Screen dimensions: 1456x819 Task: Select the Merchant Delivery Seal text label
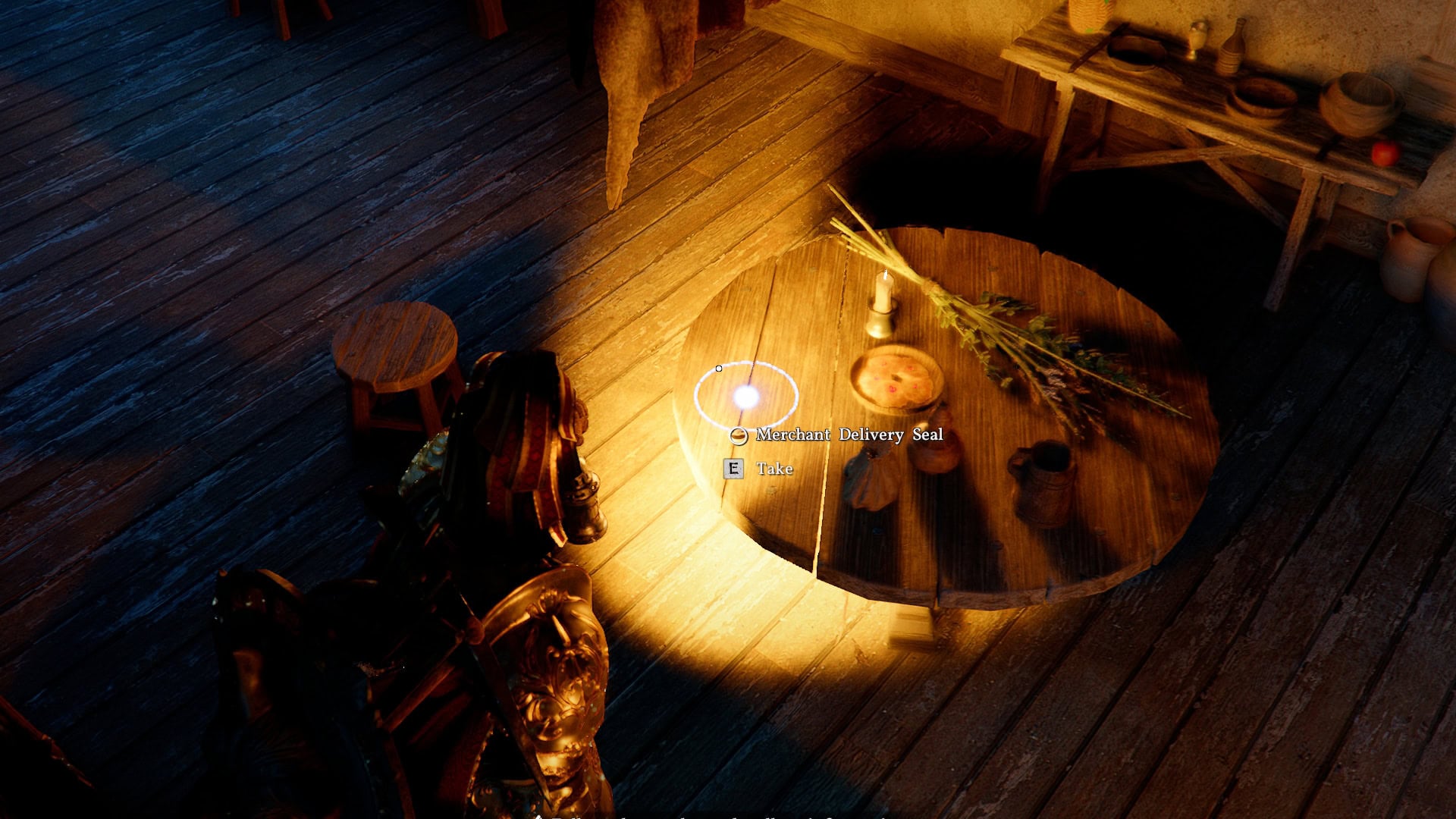(851, 435)
